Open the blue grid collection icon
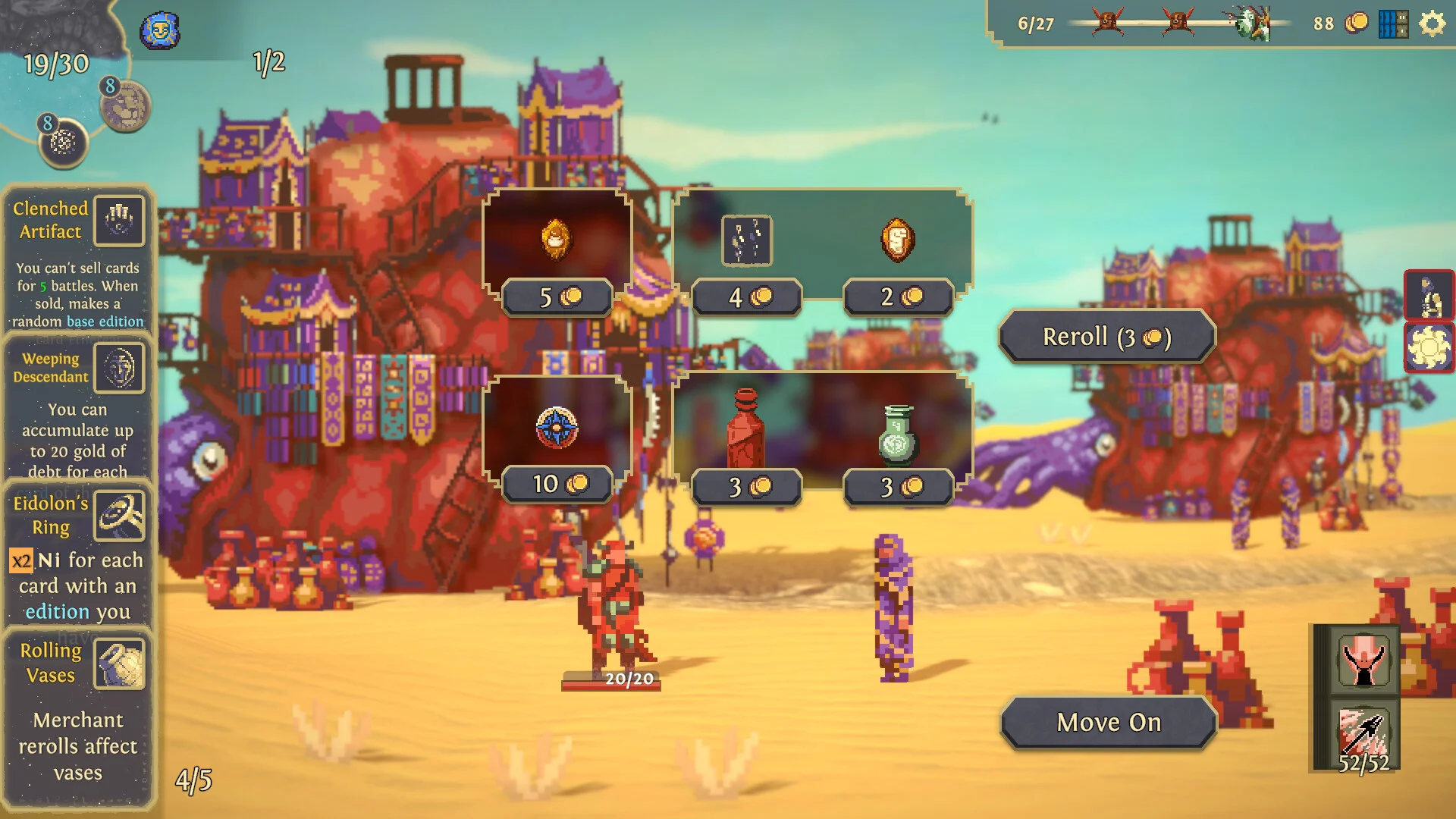The image size is (1456, 819). (x=1393, y=24)
